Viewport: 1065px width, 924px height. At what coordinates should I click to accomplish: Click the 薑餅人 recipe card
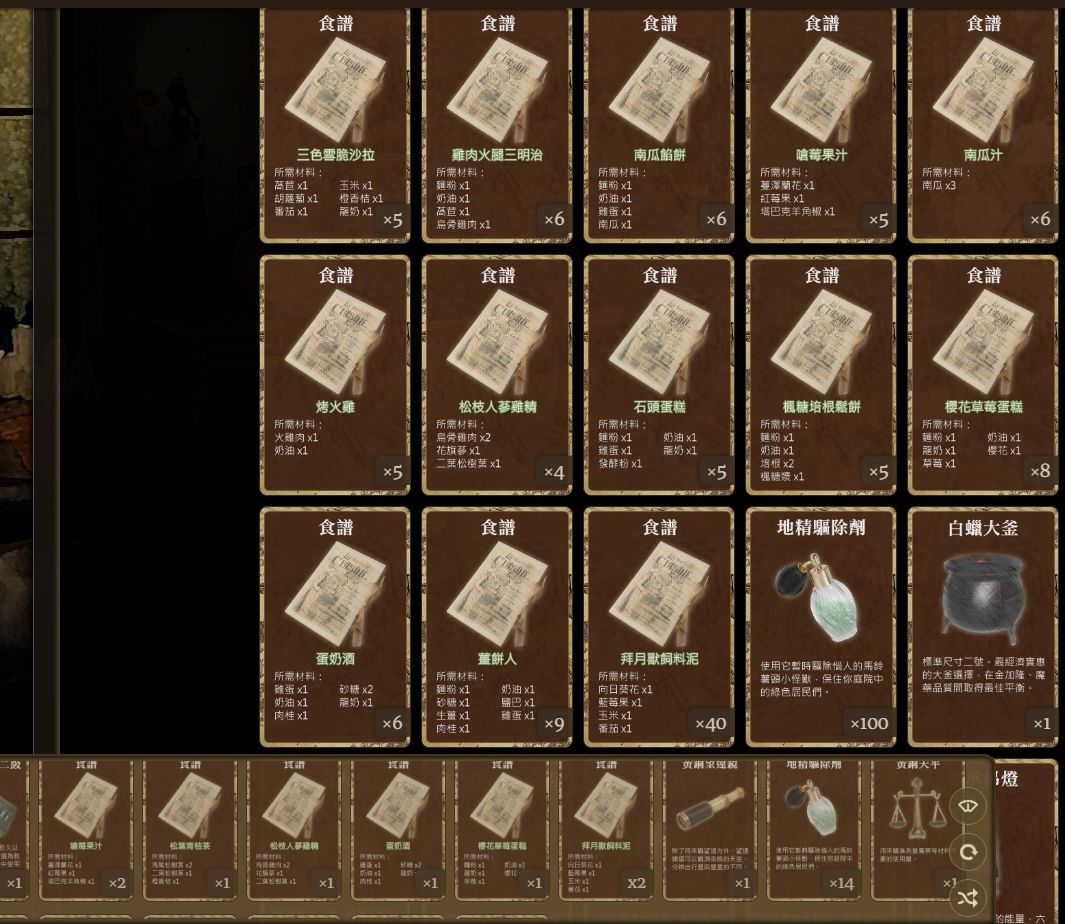497,627
